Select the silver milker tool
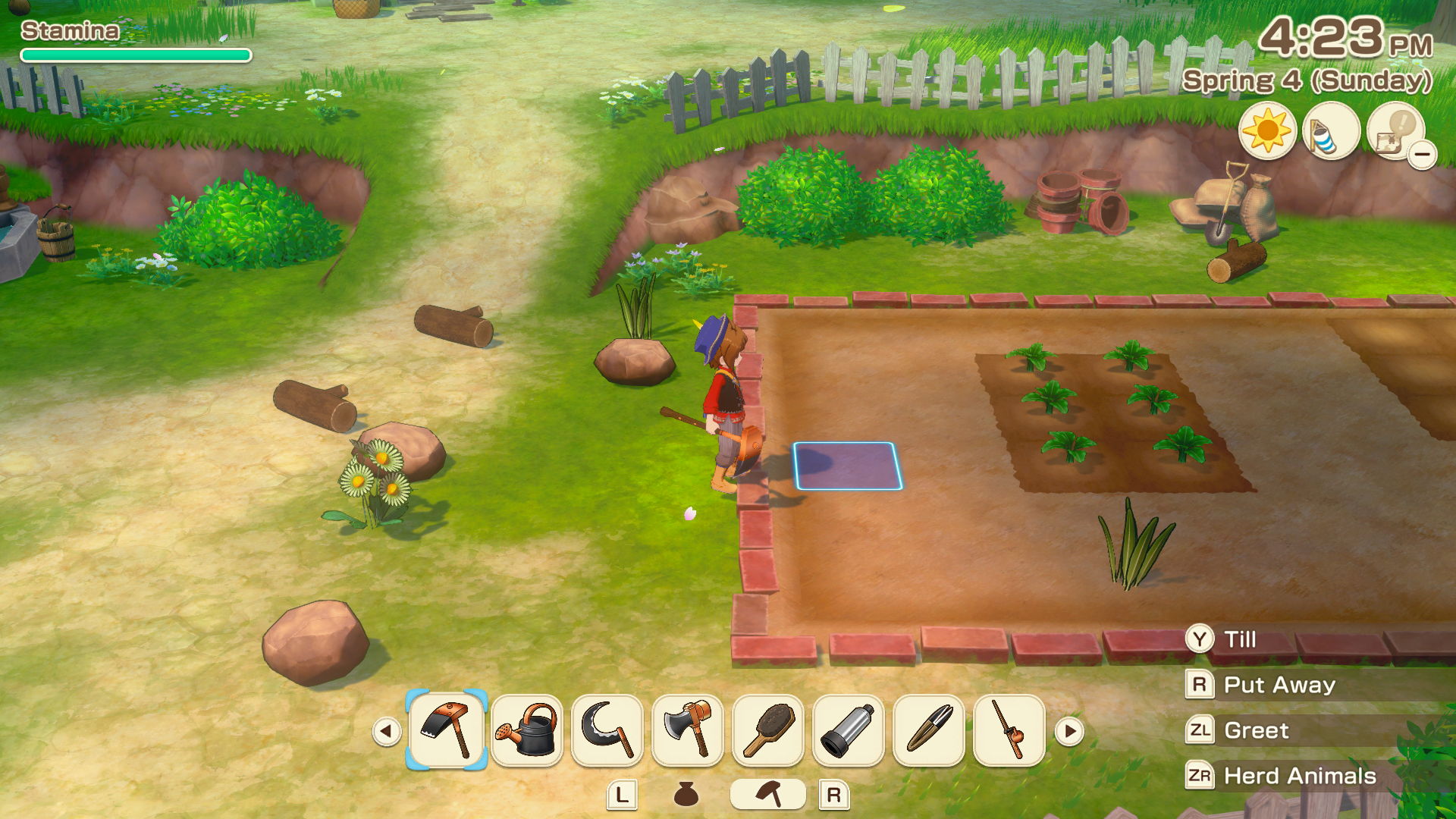 coord(849,730)
